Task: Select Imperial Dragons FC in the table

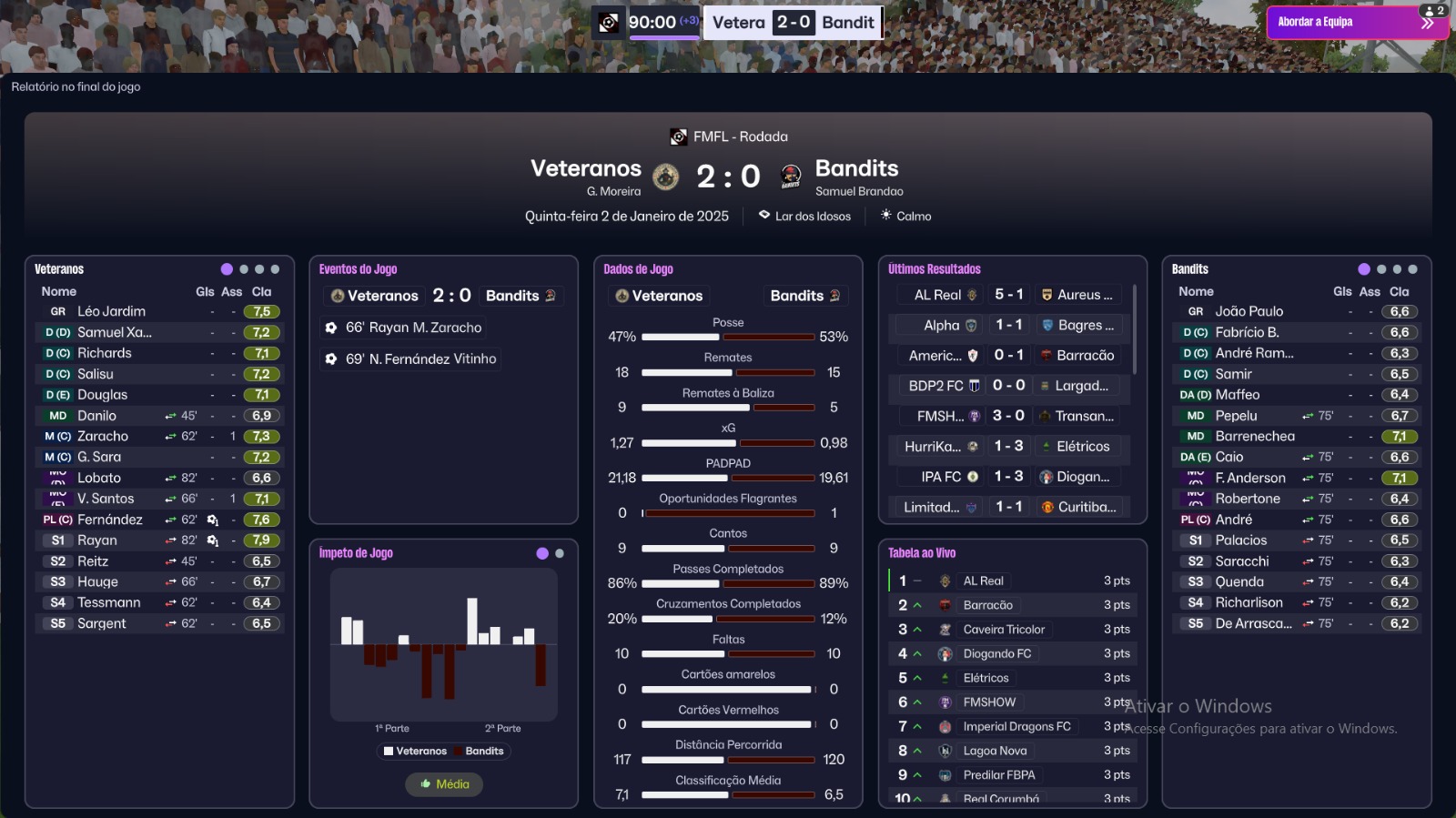Action: 1016,726
